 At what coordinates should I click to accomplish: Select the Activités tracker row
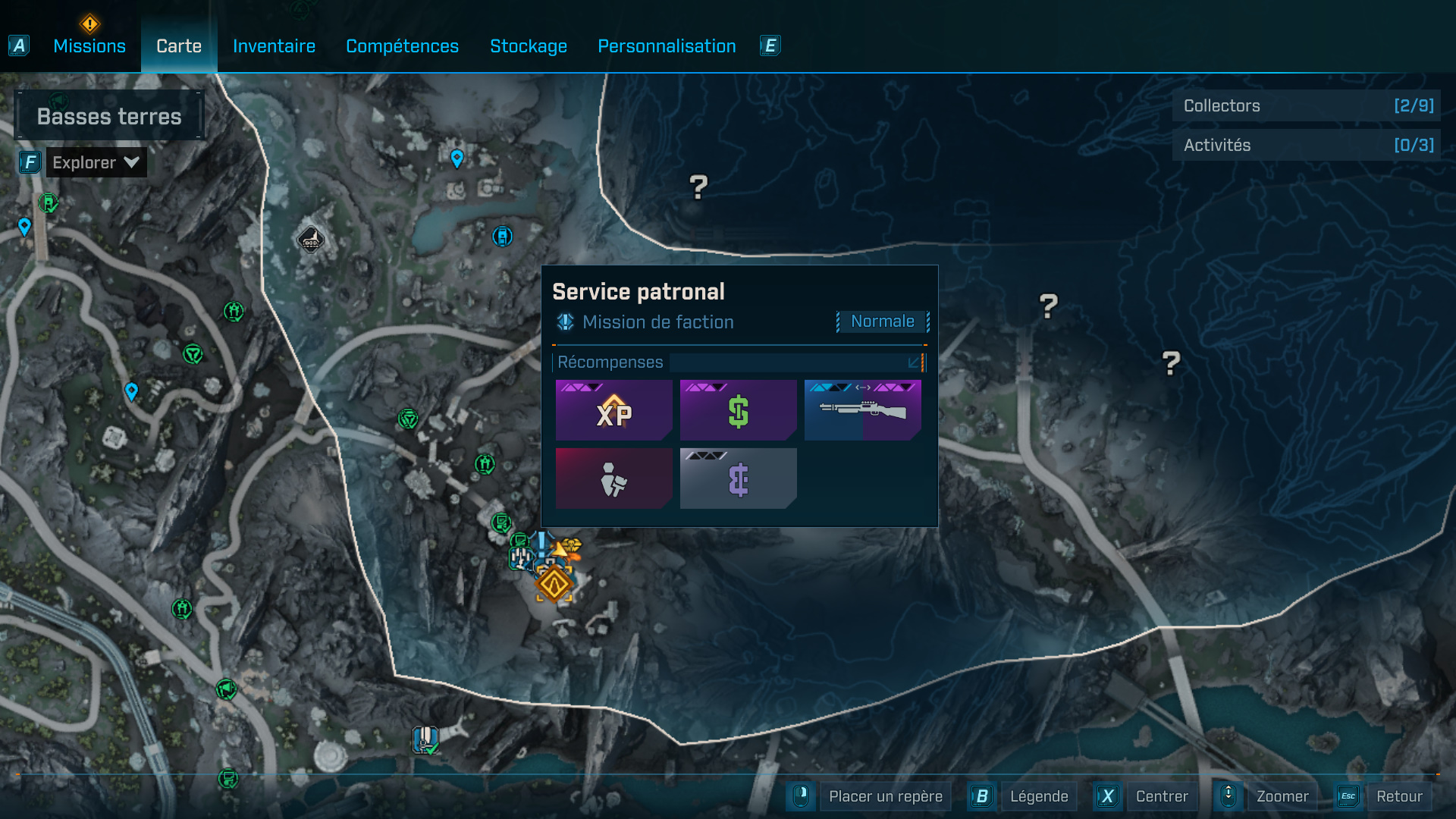click(1307, 146)
